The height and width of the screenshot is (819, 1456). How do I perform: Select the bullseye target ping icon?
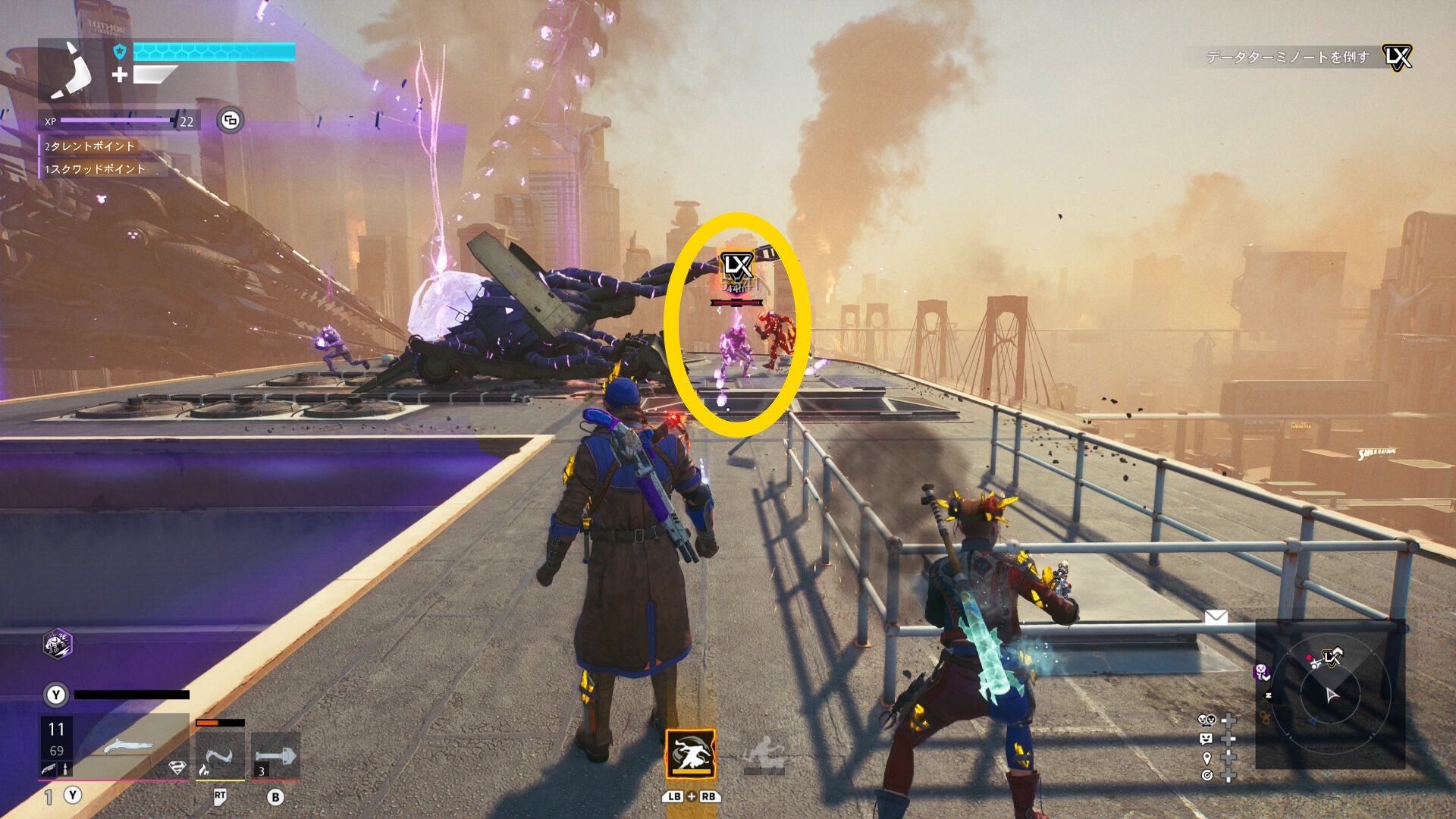pyautogui.click(x=1207, y=775)
